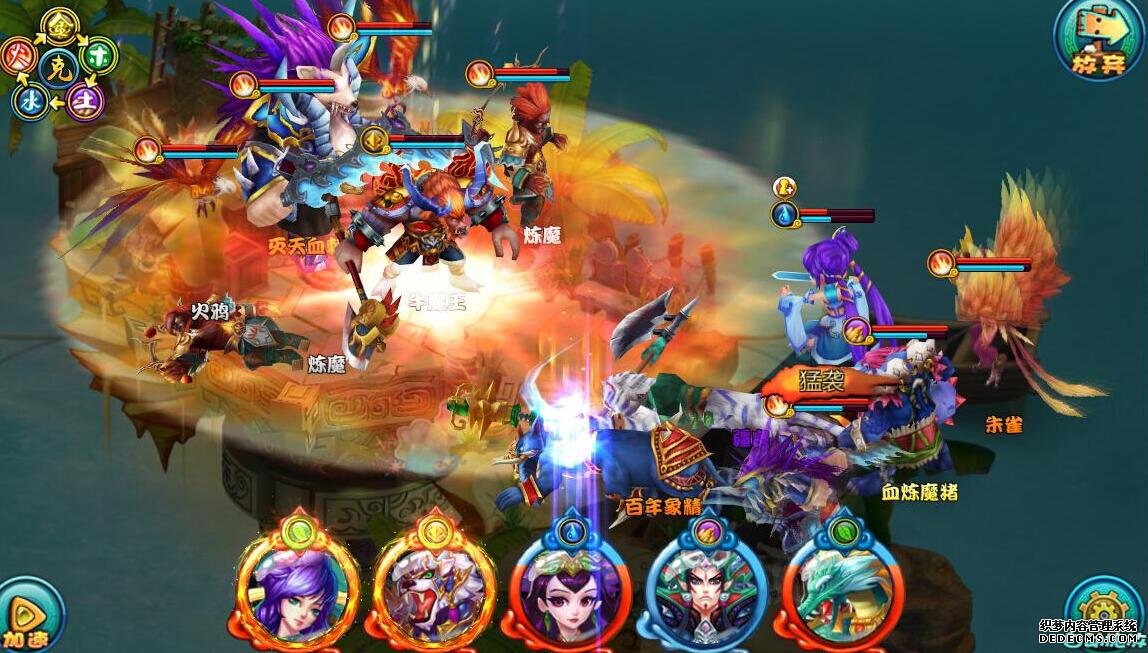The width and height of the screenshot is (1148, 653).
Task: Click the gold 金 element icon
Action: [61, 25]
